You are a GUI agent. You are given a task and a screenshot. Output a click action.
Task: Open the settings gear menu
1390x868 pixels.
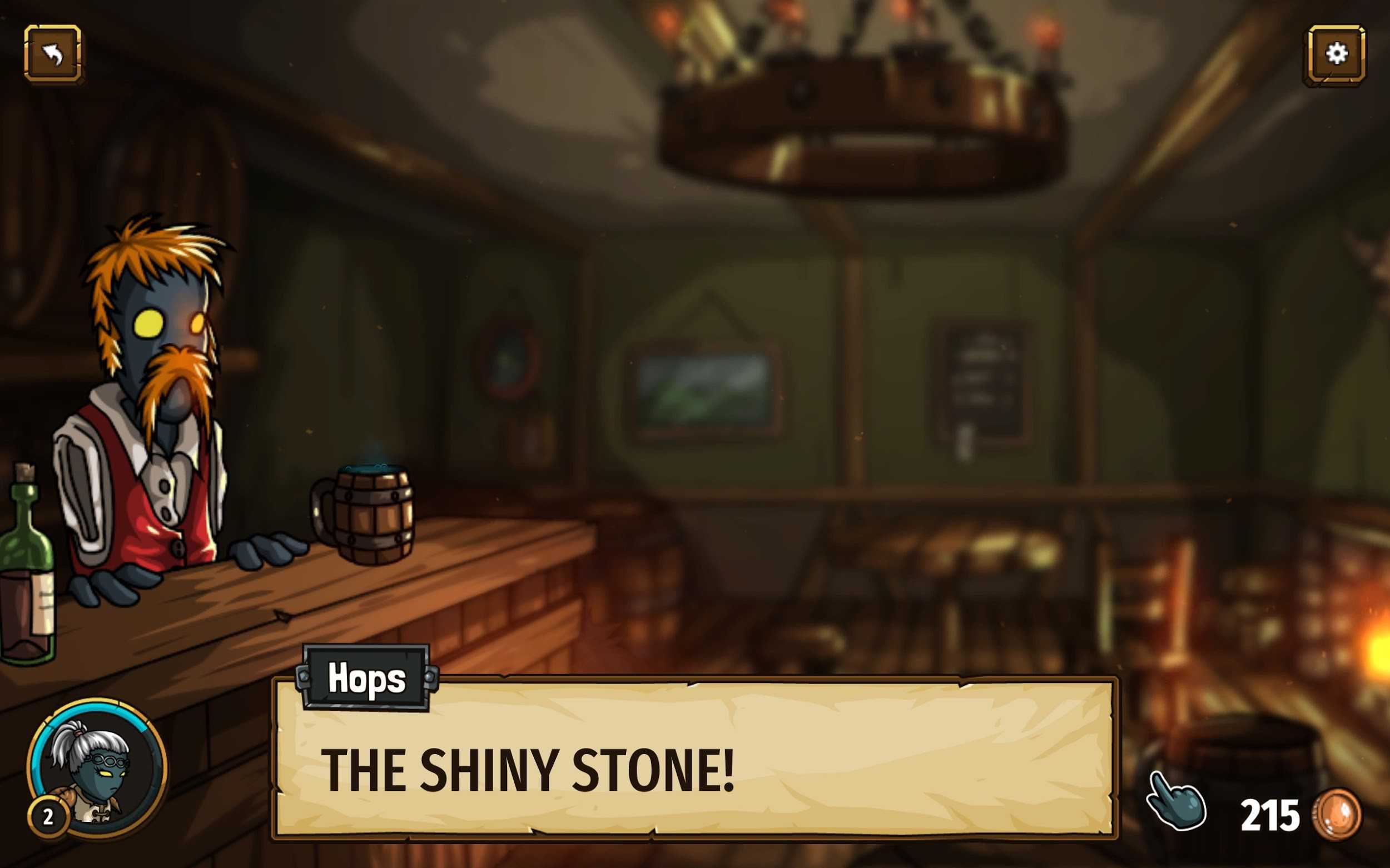[x=1336, y=54]
